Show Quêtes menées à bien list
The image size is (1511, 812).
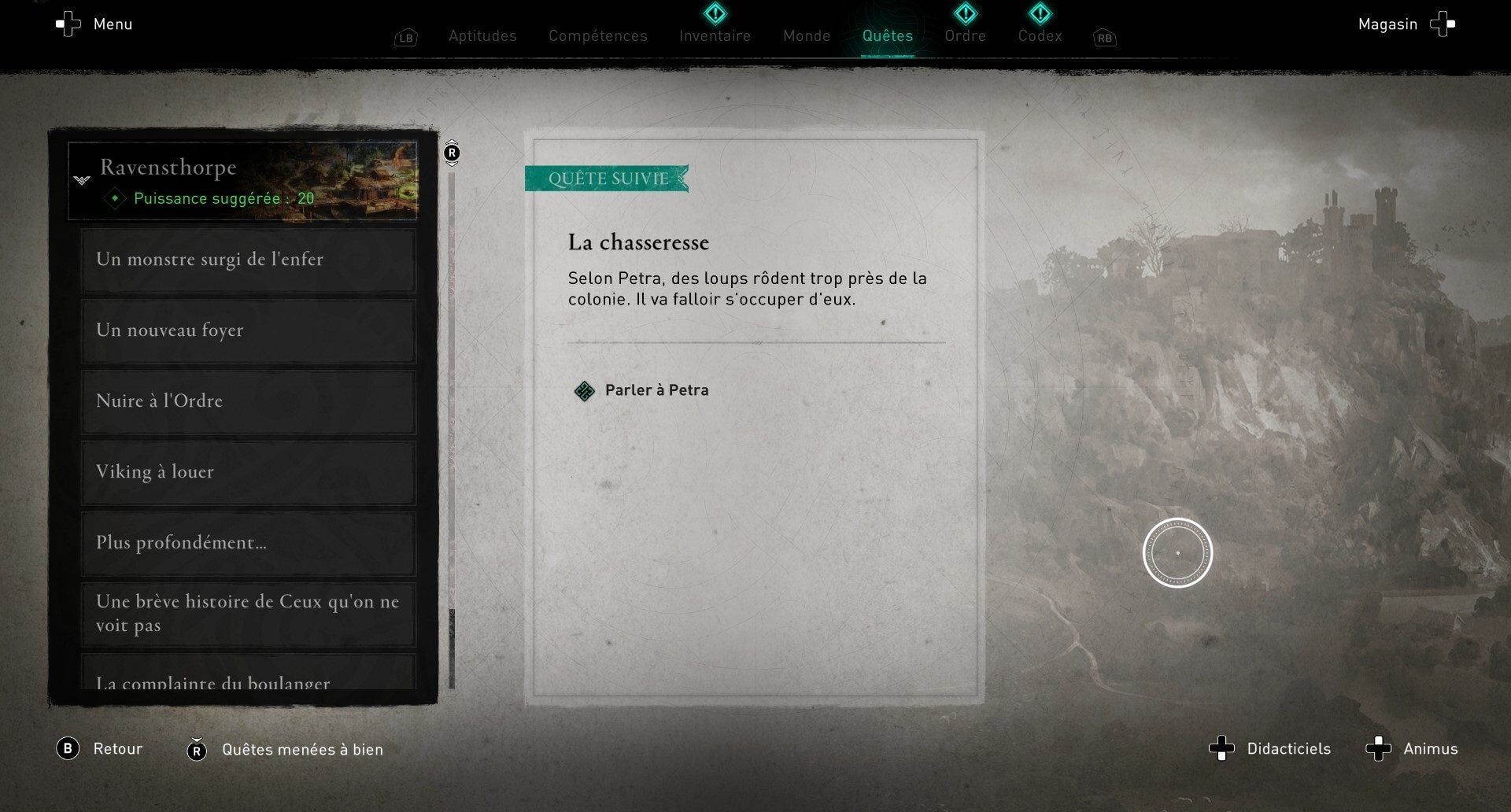pyautogui.click(x=286, y=750)
